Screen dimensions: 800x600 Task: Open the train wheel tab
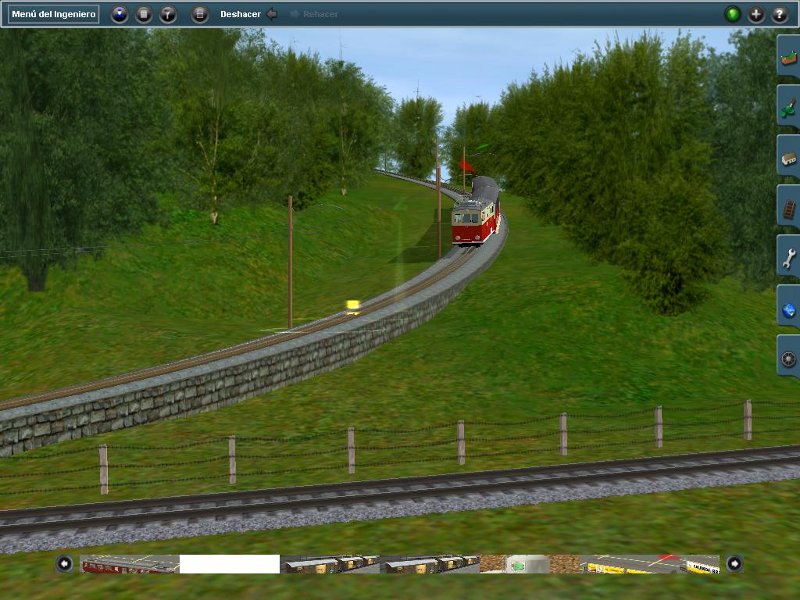(788, 356)
